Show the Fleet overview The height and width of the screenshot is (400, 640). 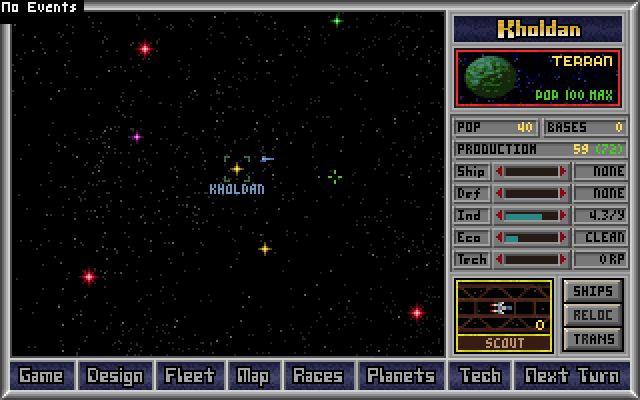coord(190,376)
